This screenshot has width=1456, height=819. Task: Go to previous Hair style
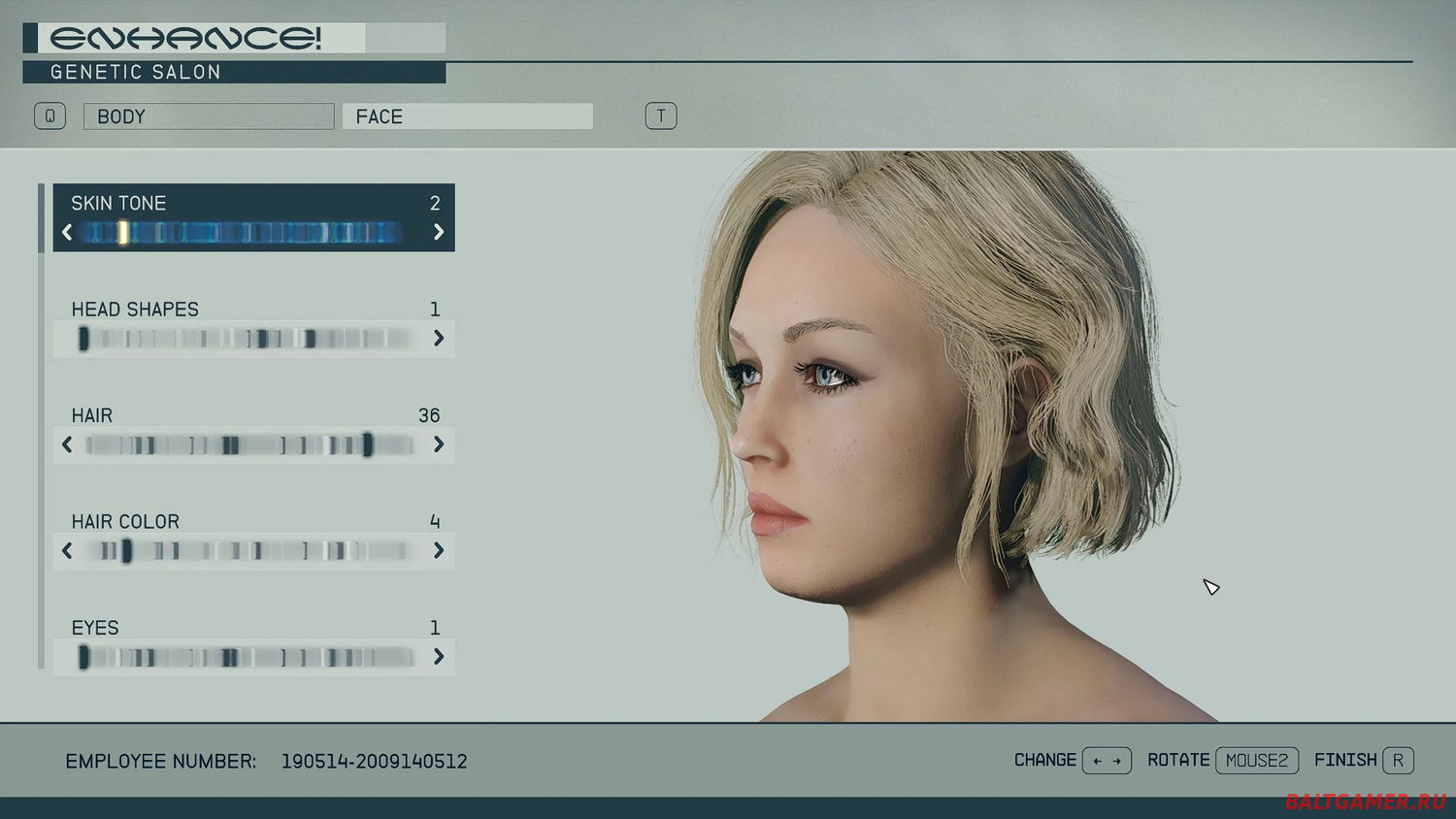click(x=67, y=444)
